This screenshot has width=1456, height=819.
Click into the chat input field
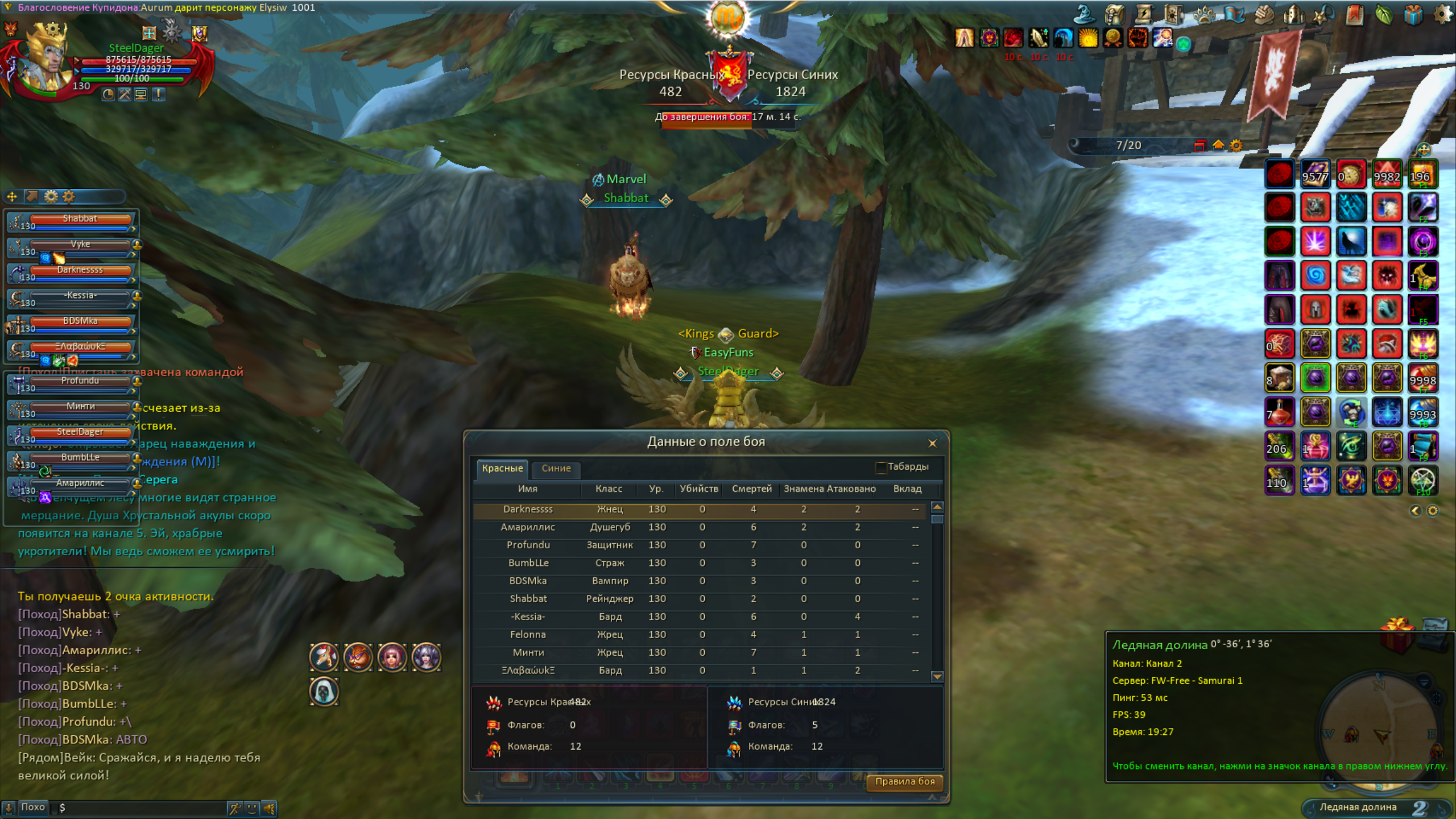[142, 808]
